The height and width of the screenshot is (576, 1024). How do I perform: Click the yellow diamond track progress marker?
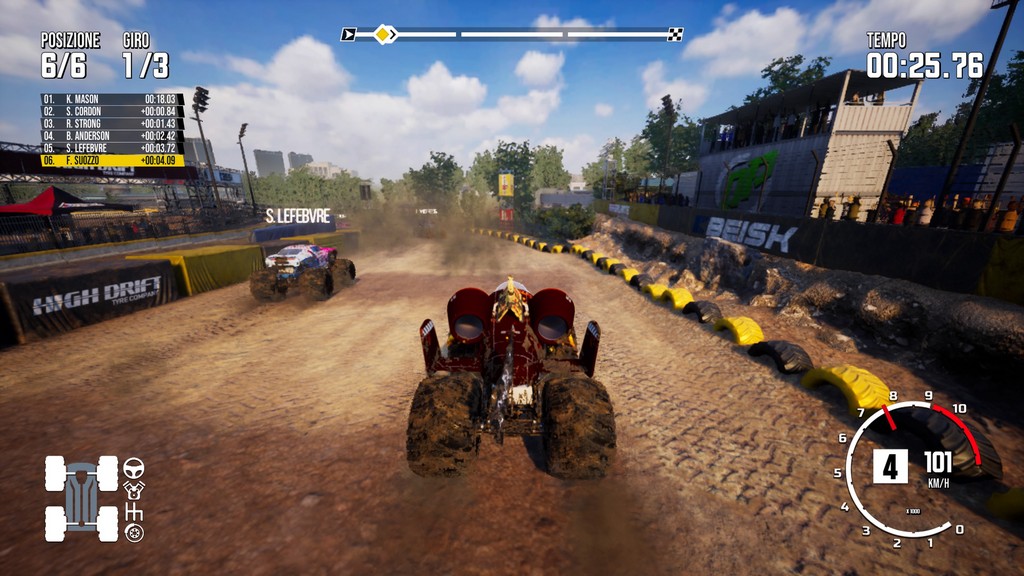click(x=382, y=34)
